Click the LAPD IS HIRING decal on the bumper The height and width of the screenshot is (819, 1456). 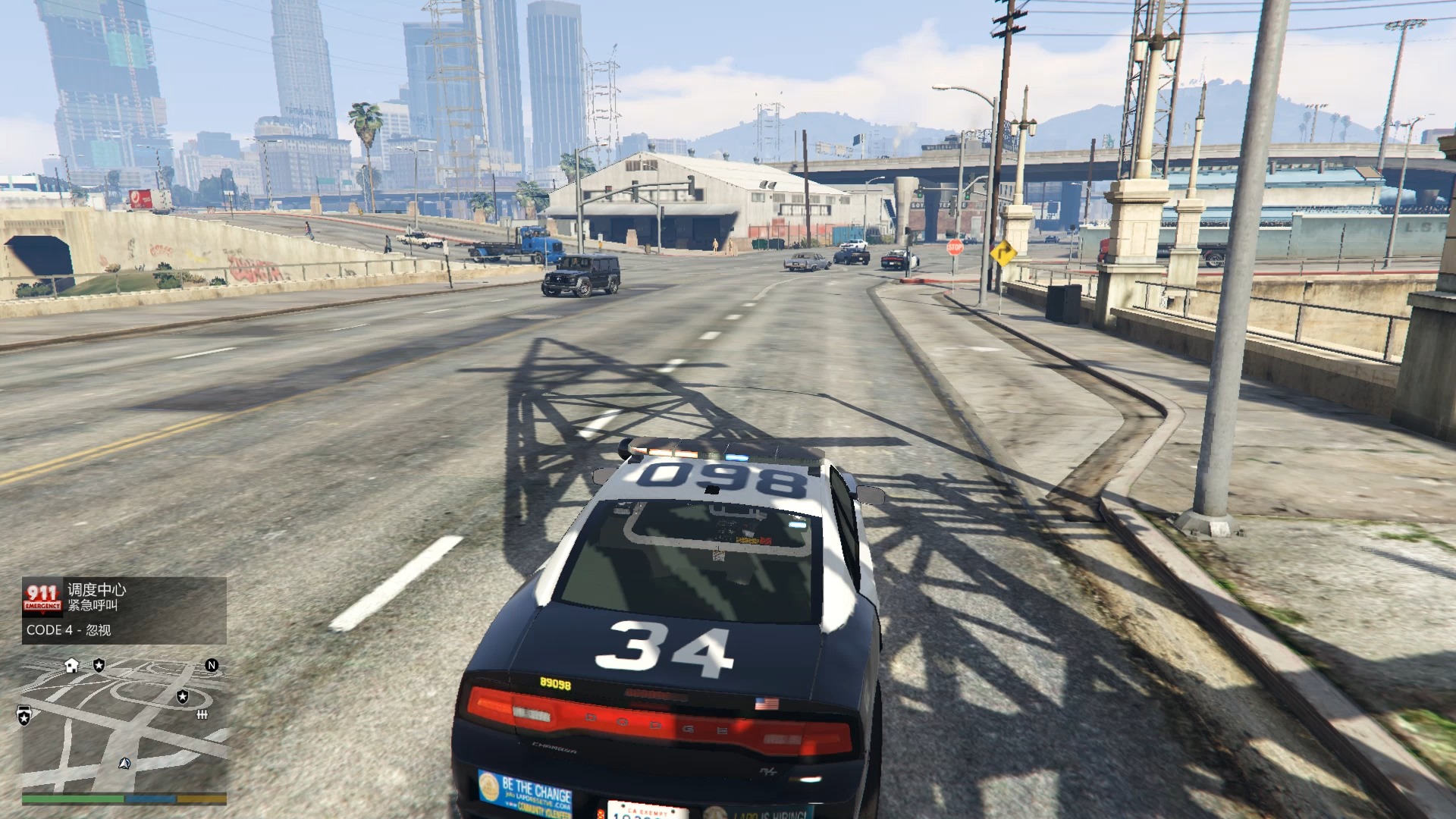[x=767, y=814]
